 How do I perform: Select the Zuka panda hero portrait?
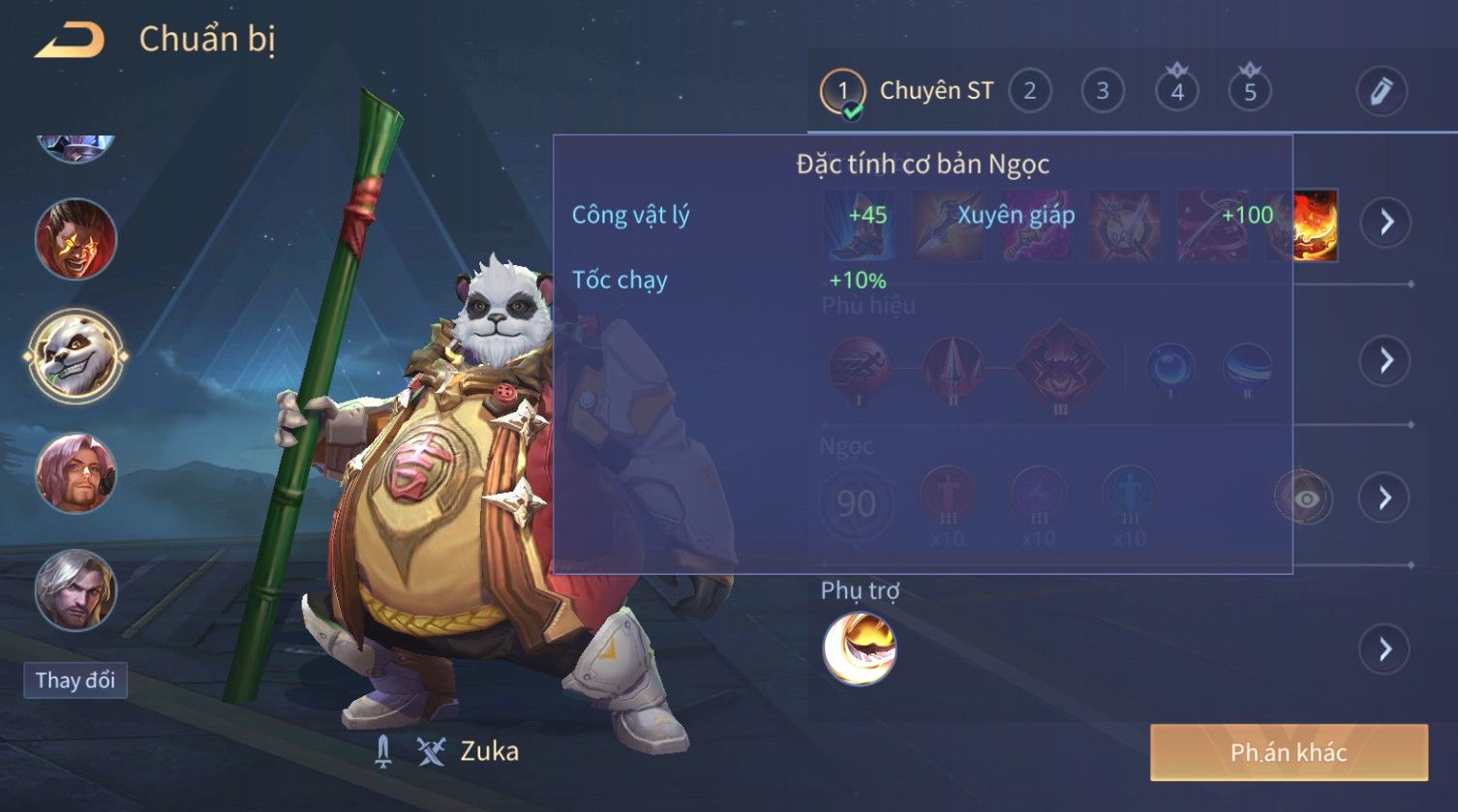[x=76, y=355]
